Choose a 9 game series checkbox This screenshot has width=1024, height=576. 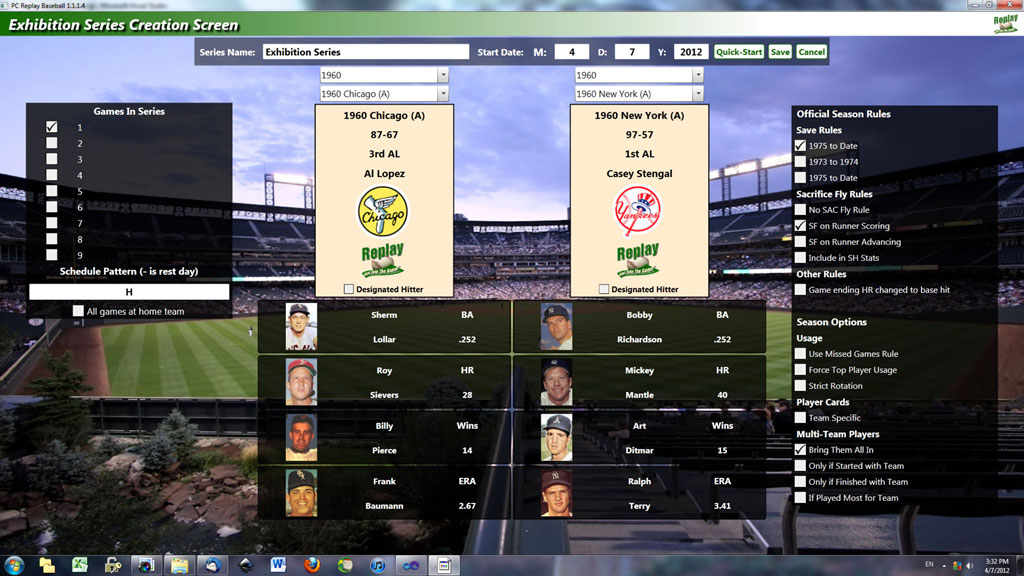(x=52, y=255)
